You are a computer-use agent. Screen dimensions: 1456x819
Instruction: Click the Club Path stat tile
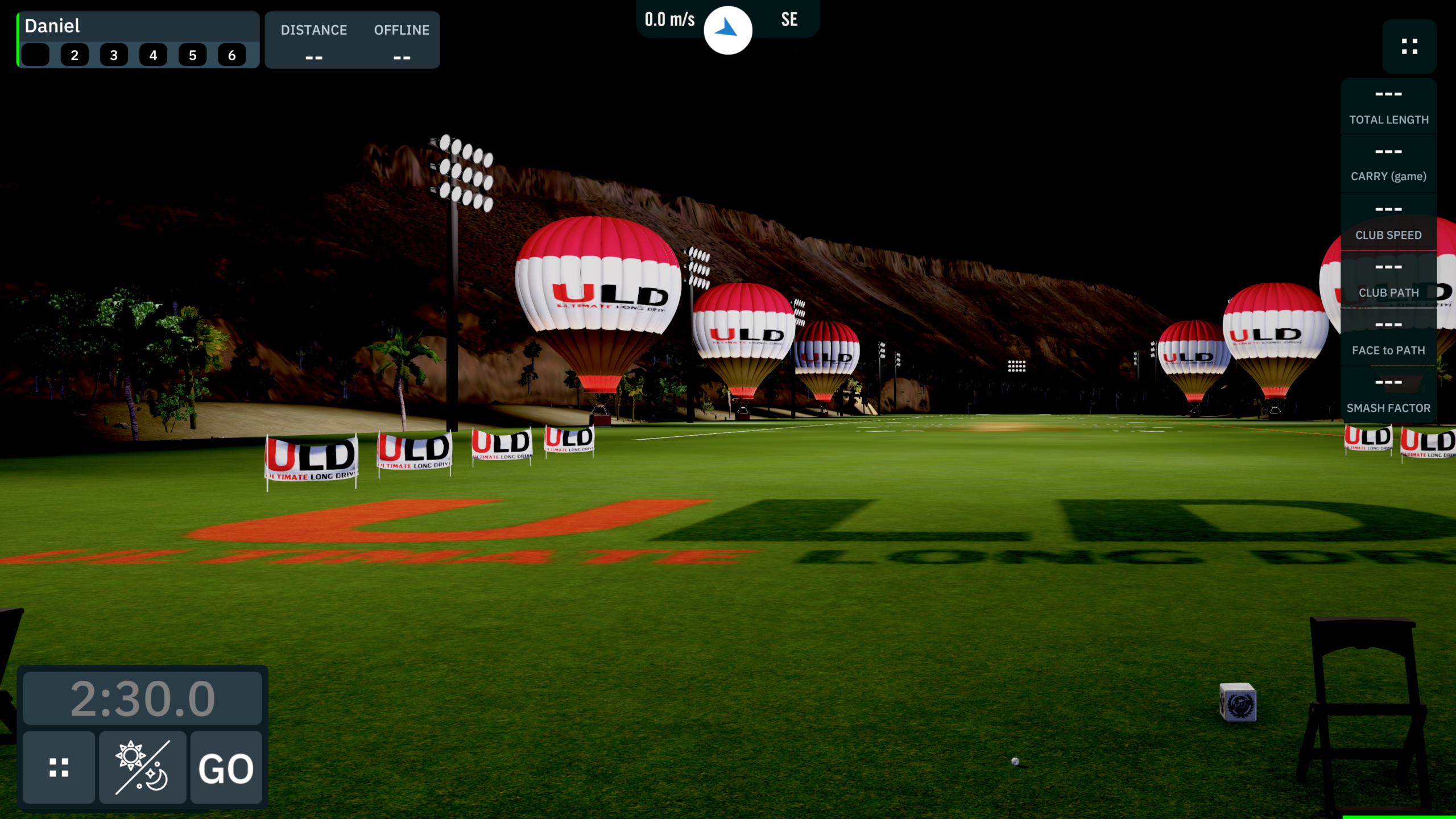(1388, 280)
